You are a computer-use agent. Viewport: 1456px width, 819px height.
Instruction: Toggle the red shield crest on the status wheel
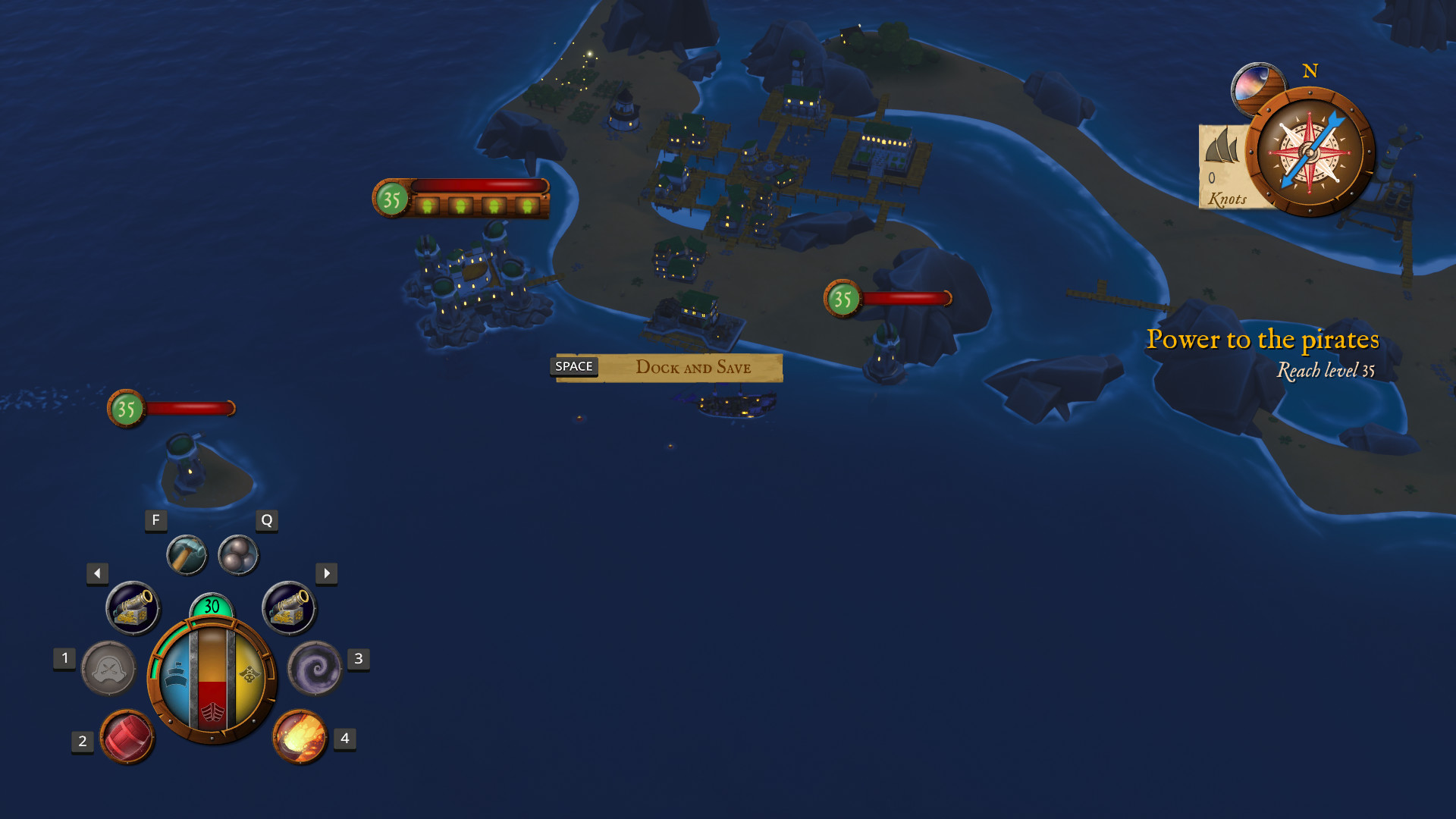coord(213,713)
